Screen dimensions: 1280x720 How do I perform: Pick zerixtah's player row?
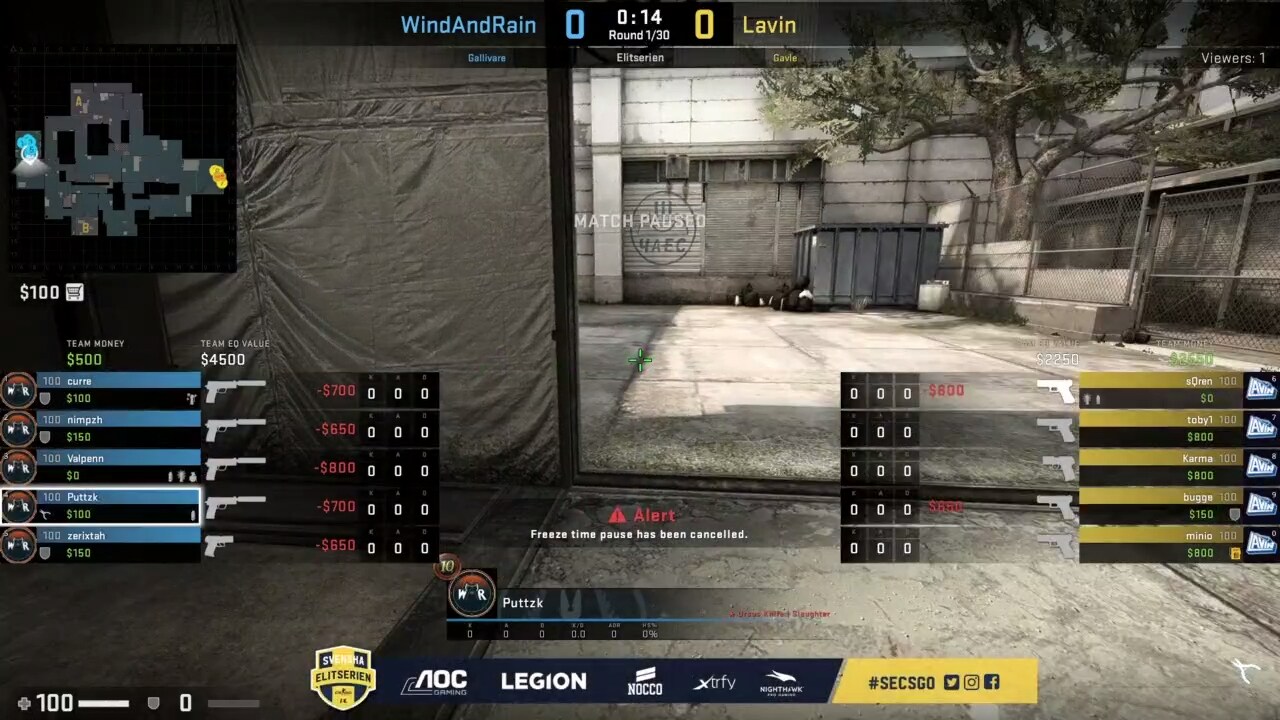[x=118, y=544]
